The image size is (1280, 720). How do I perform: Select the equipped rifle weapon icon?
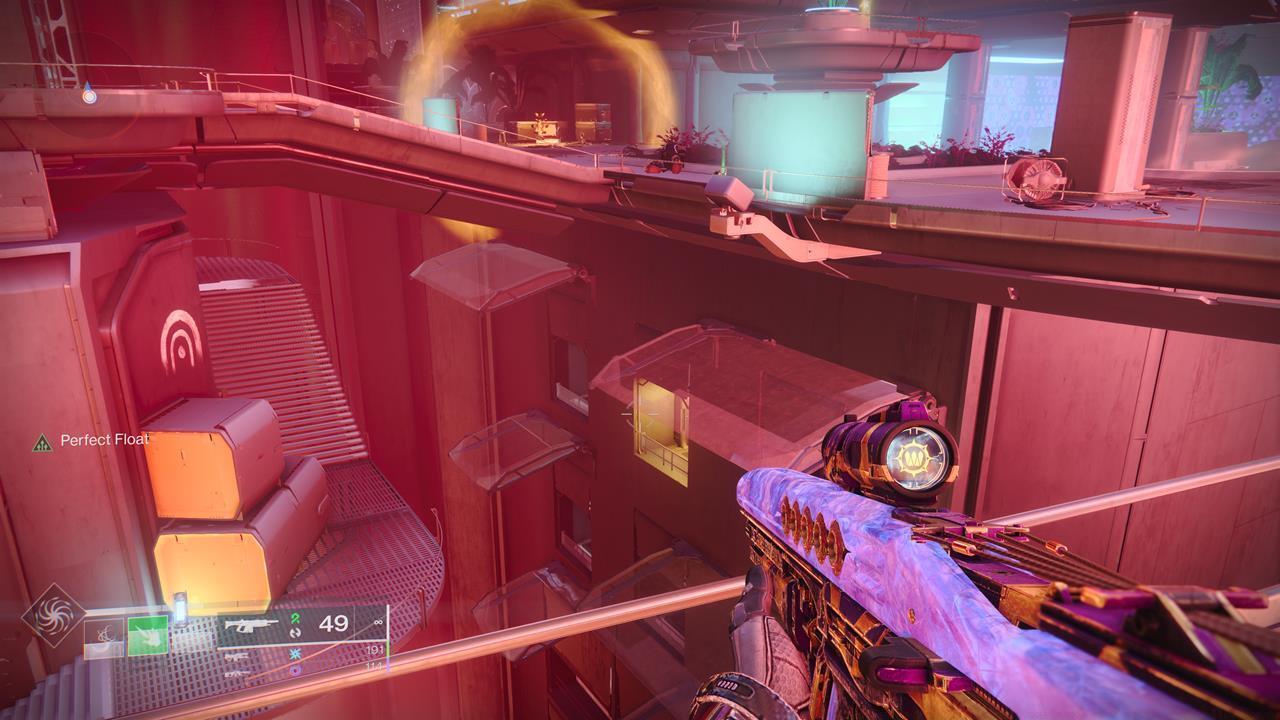click(x=252, y=625)
